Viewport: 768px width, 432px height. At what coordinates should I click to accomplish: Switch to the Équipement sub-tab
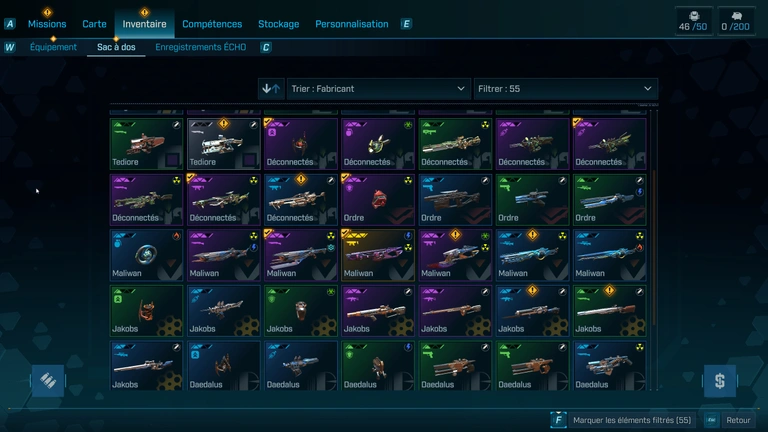pyautogui.click(x=53, y=47)
